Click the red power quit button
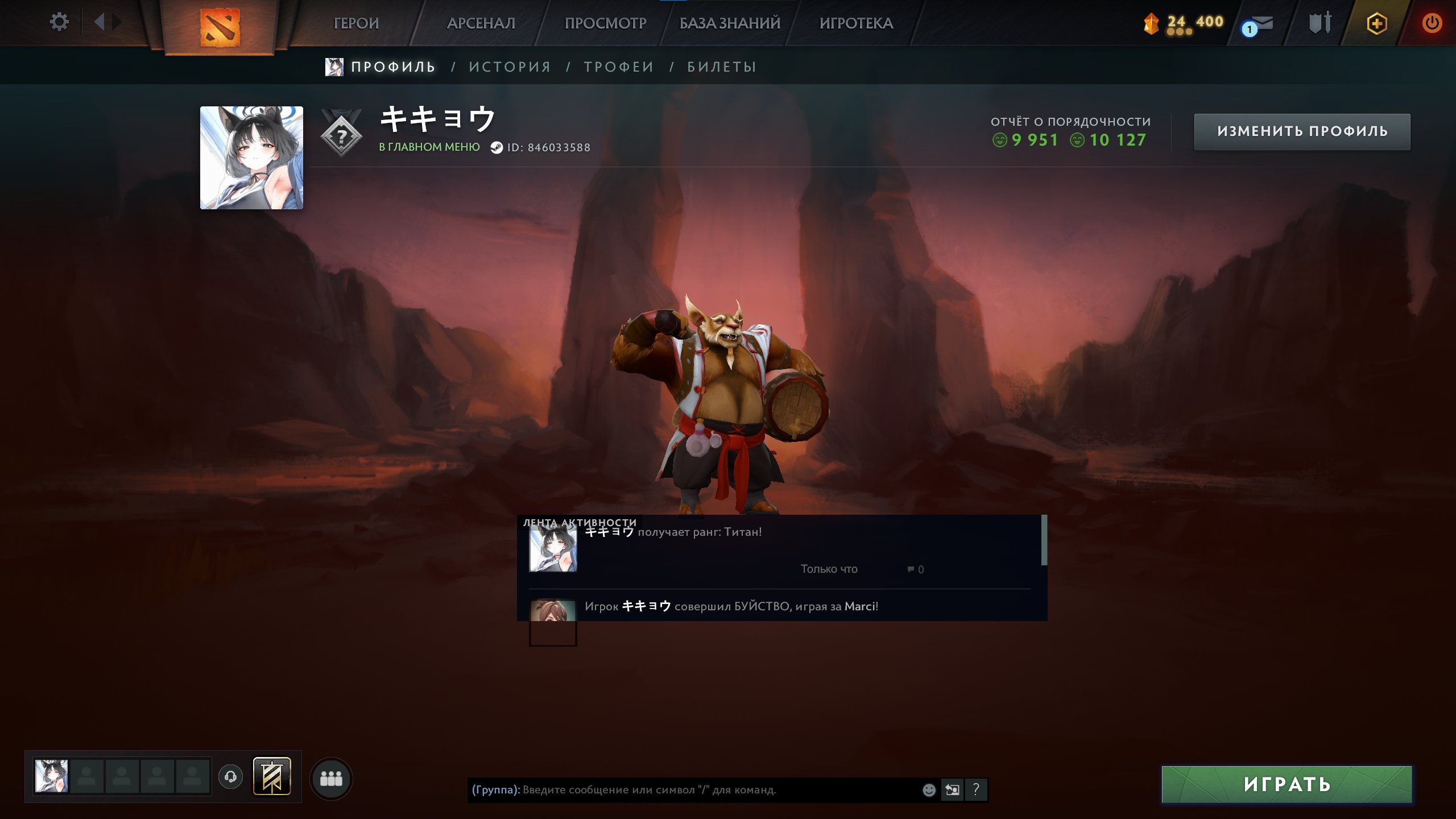The width and height of the screenshot is (1456, 819). (x=1432, y=23)
